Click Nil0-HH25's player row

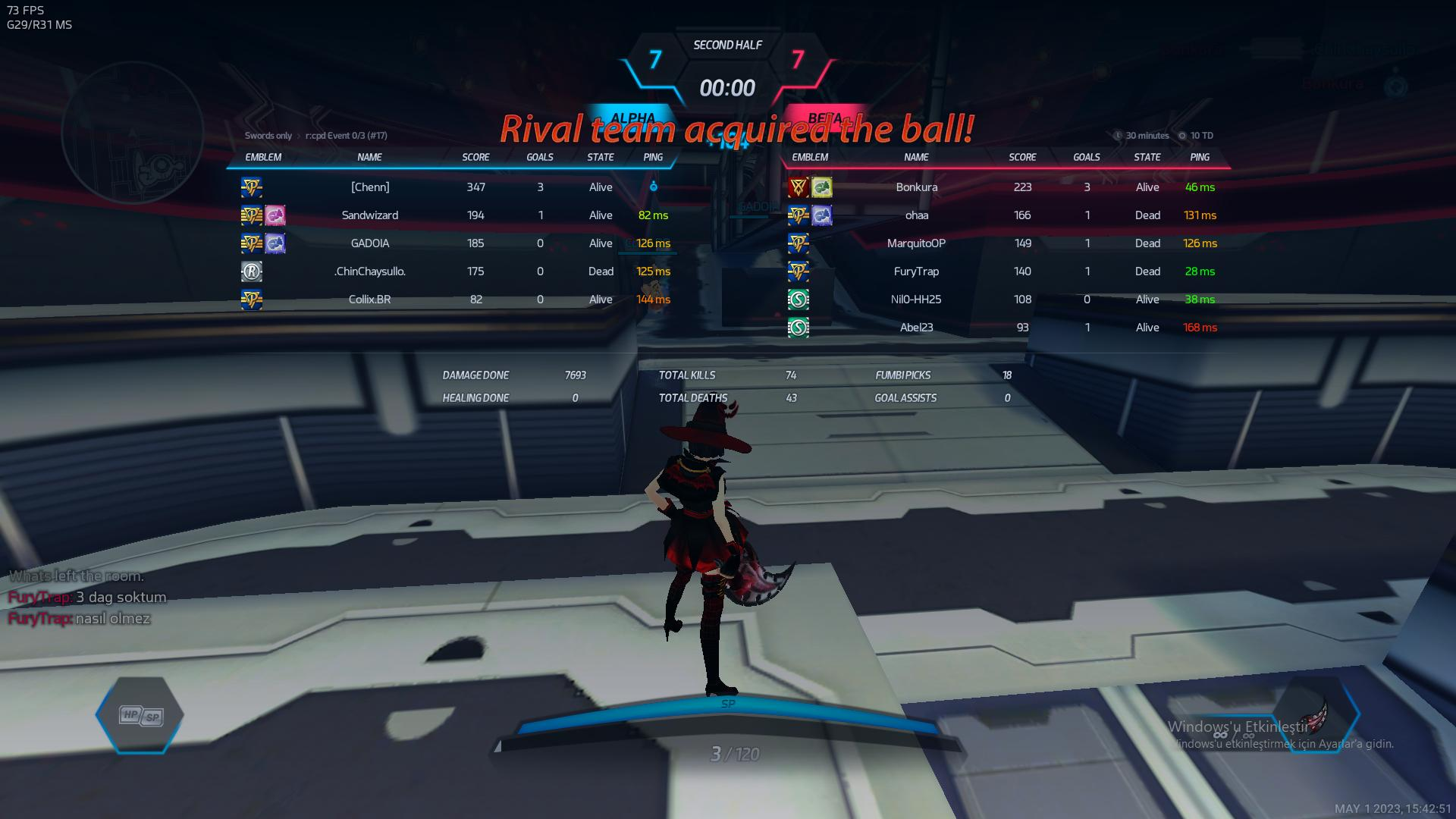(916, 300)
